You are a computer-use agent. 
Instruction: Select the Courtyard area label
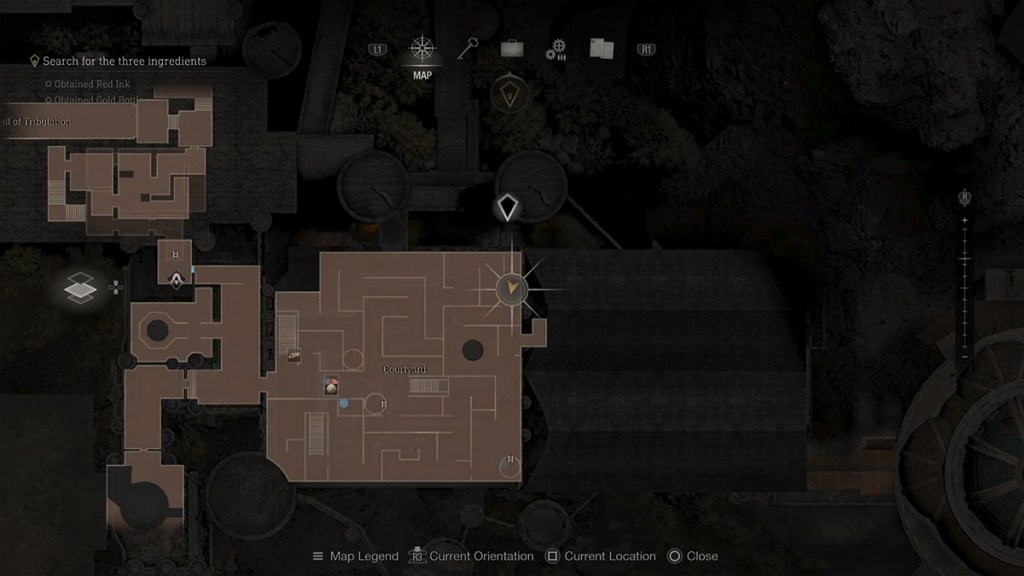coord(405,369)
